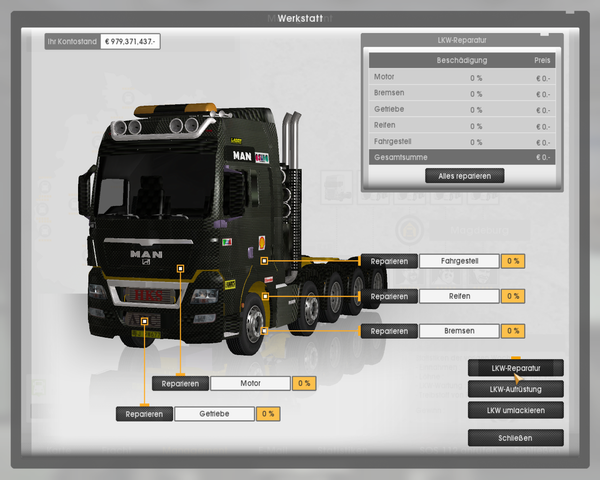Click Reparieren next to Fahrgestell

(388, 261)
